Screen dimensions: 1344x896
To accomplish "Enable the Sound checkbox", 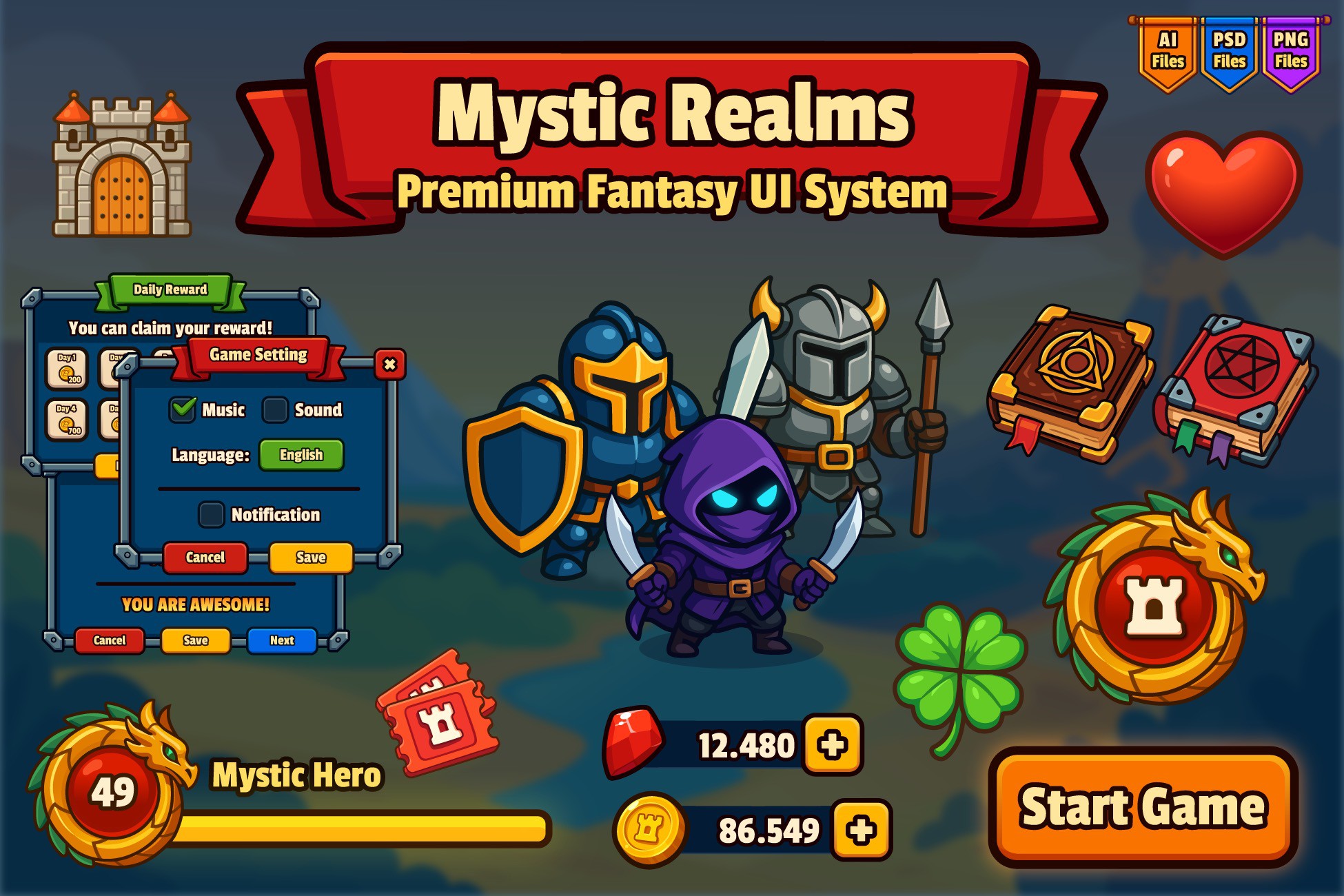I will 276,409.
